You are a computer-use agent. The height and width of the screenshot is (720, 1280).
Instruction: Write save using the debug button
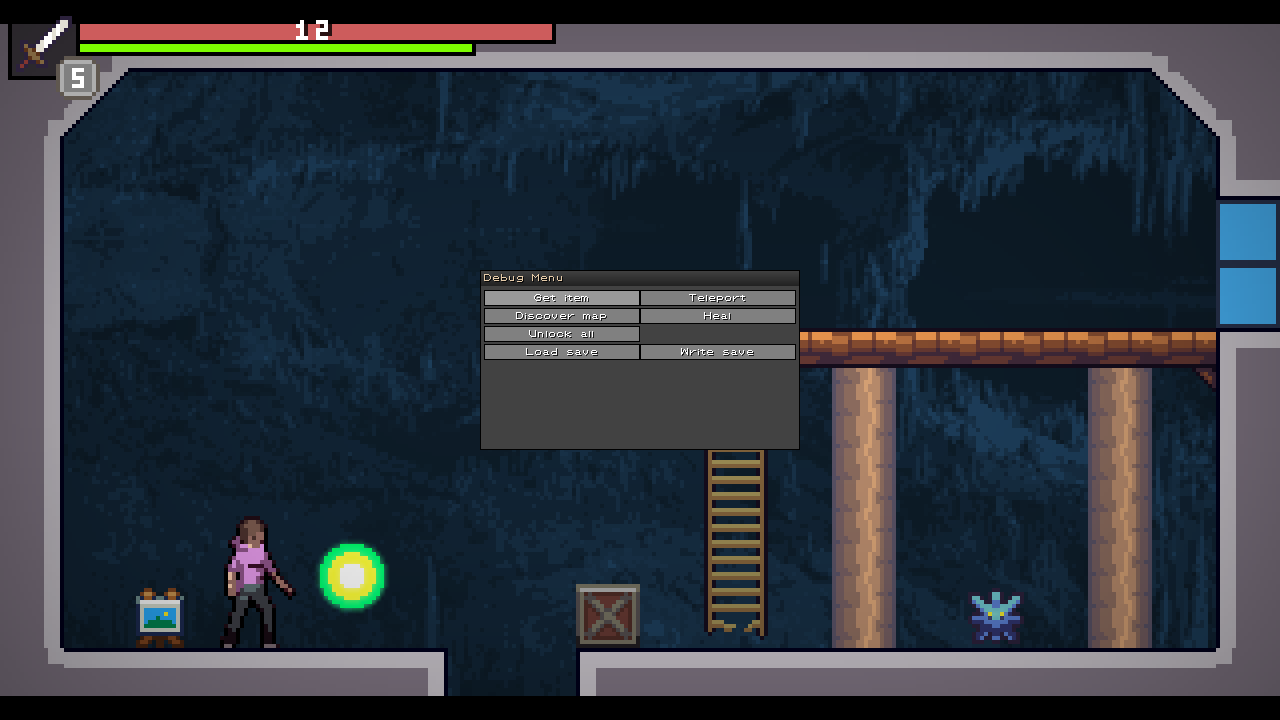(x=717, y=352)
